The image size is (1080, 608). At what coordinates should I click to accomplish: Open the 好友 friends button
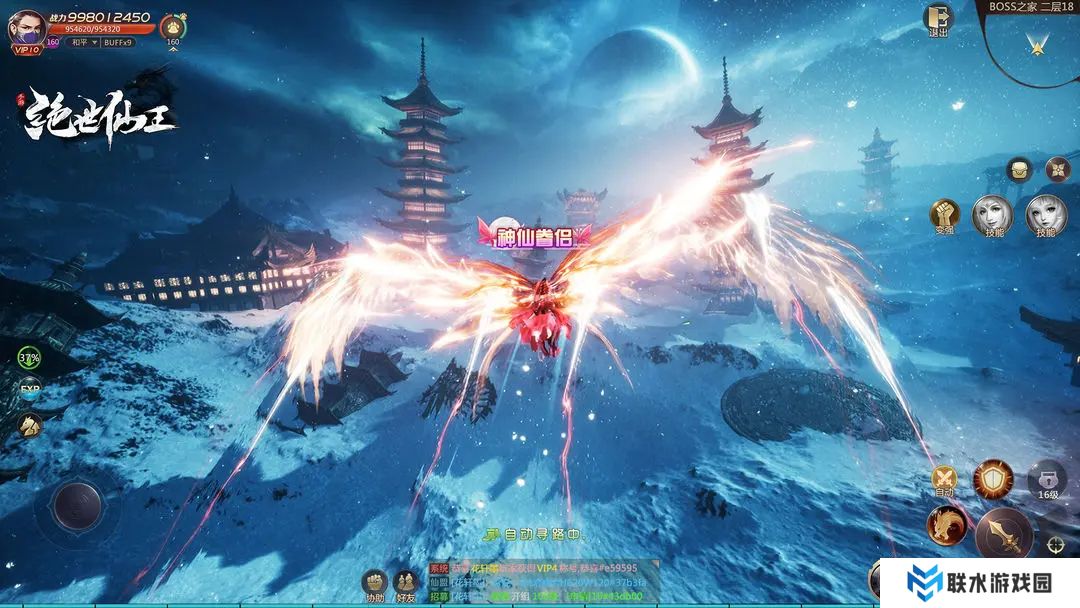tap(406, 583)
